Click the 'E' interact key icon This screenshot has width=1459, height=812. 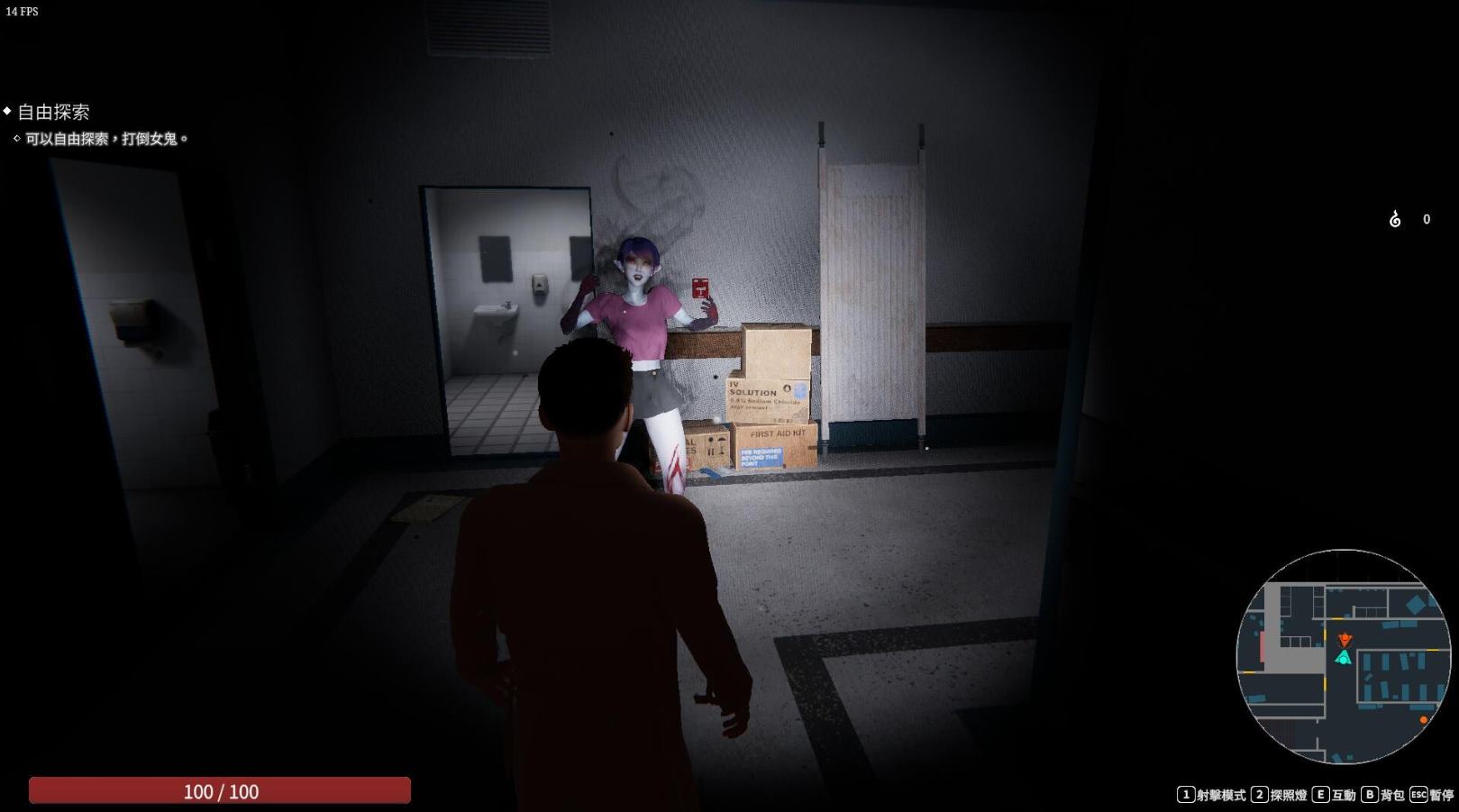click(1321, 794)
